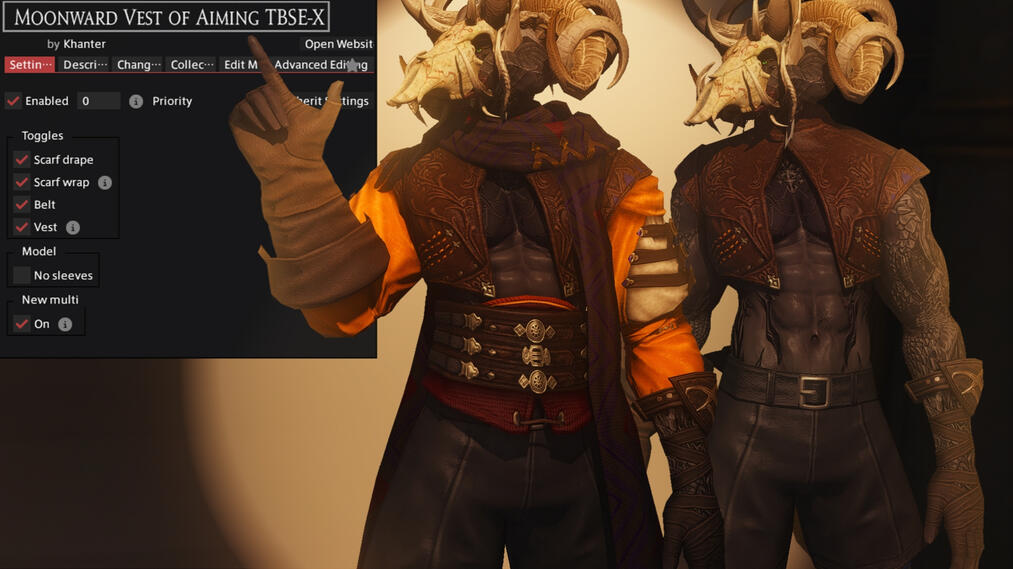Image resolution: width=1013 pixels, height=569 pixels.
Task: Show the Changed Items tab
Action: [138, 65]
